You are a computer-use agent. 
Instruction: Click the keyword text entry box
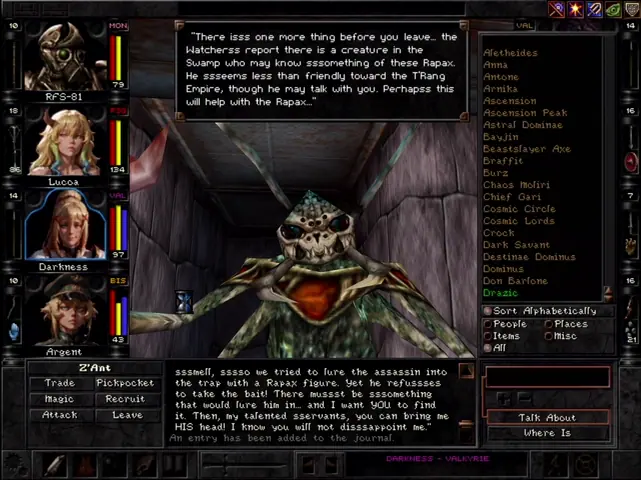click(x=546, y=377)
